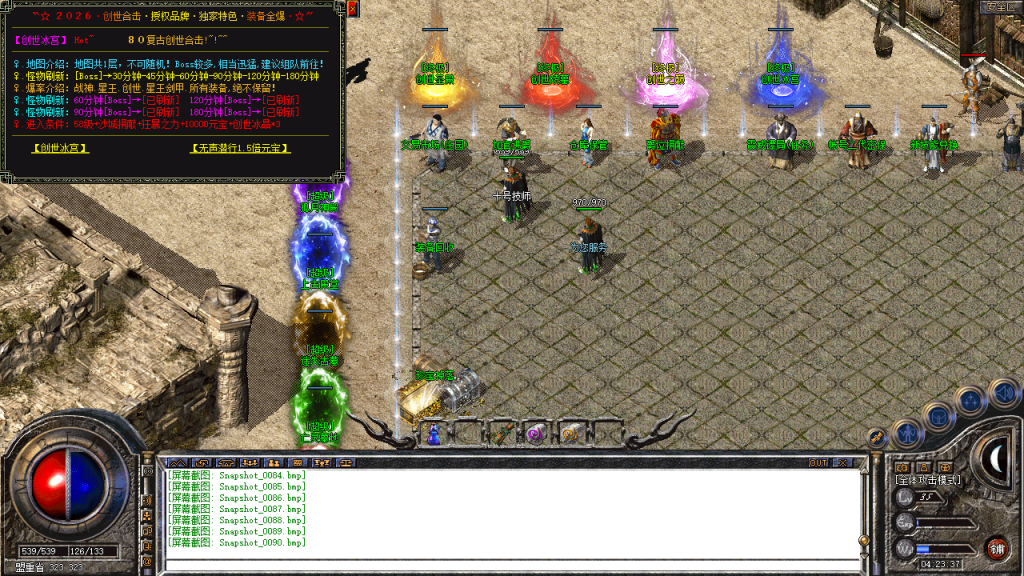Click the OUT button above the chat
This screenshot has height=576, width=1024.
pyautogui.click(x=818, y=463)
